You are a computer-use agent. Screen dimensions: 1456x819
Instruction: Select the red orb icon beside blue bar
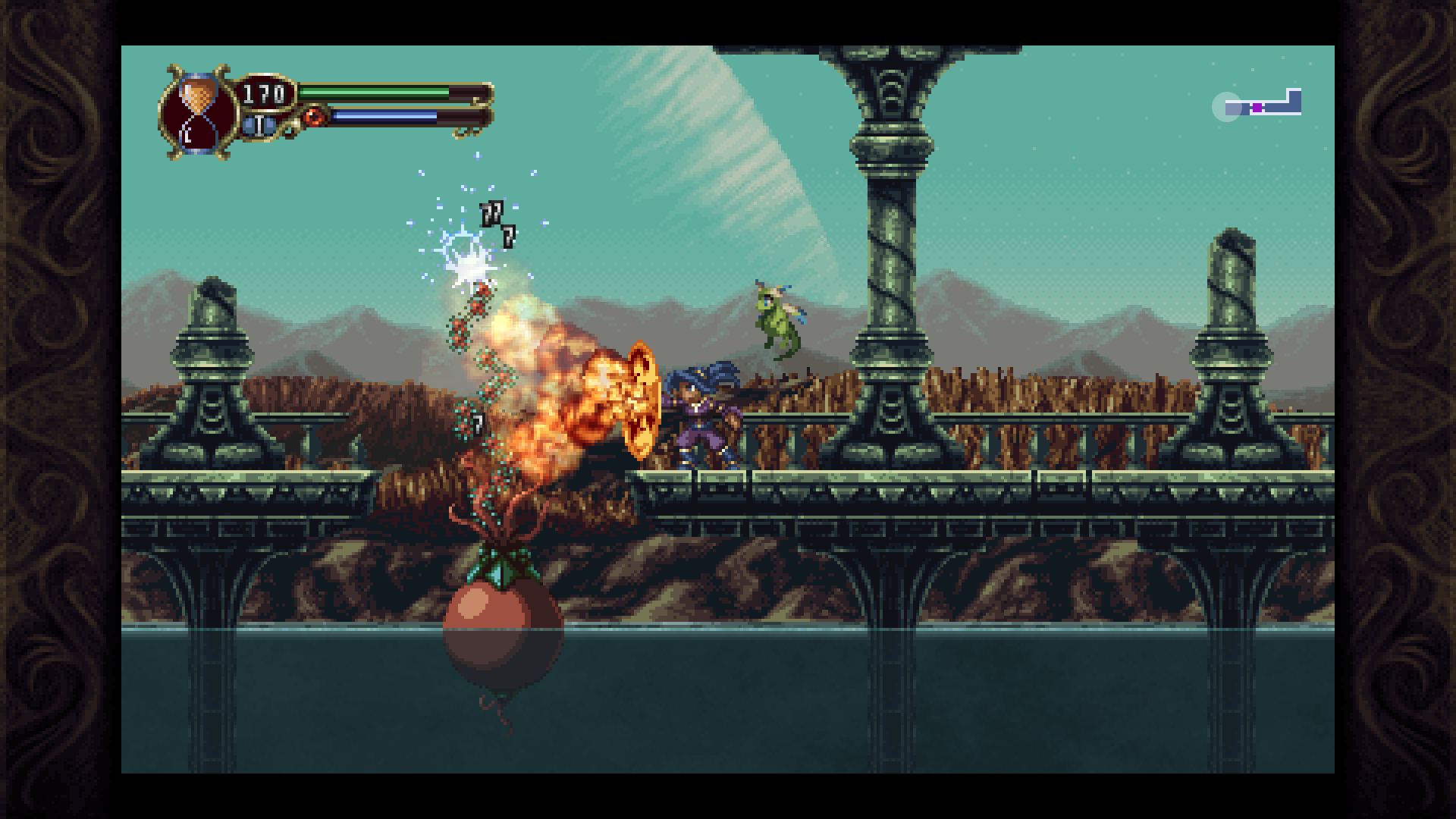coord(314,117)
